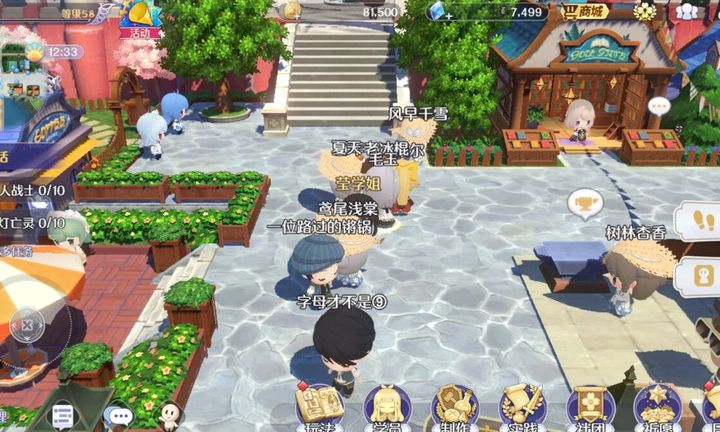Viewport: 720px width, 432px height.
Task: Open the chat speech bubble icon
Action: point(122,414)
